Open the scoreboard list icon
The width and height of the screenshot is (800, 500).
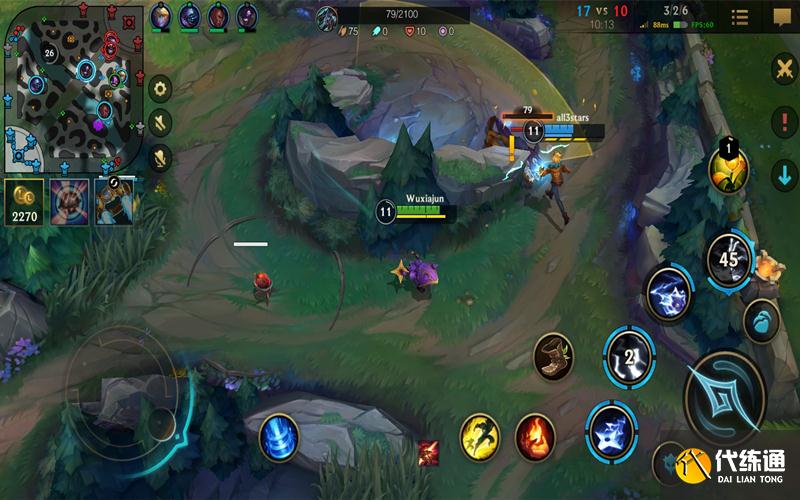(x=740, y=17)
